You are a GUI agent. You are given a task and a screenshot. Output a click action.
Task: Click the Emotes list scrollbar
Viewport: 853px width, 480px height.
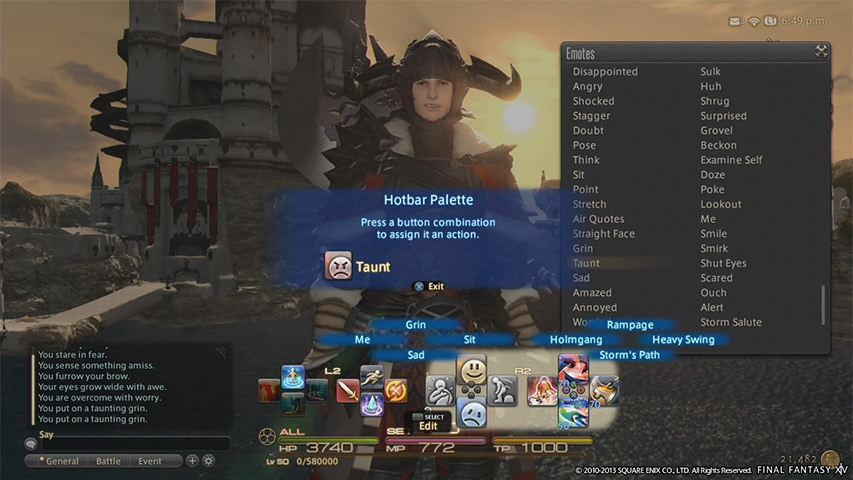[824, 303]
